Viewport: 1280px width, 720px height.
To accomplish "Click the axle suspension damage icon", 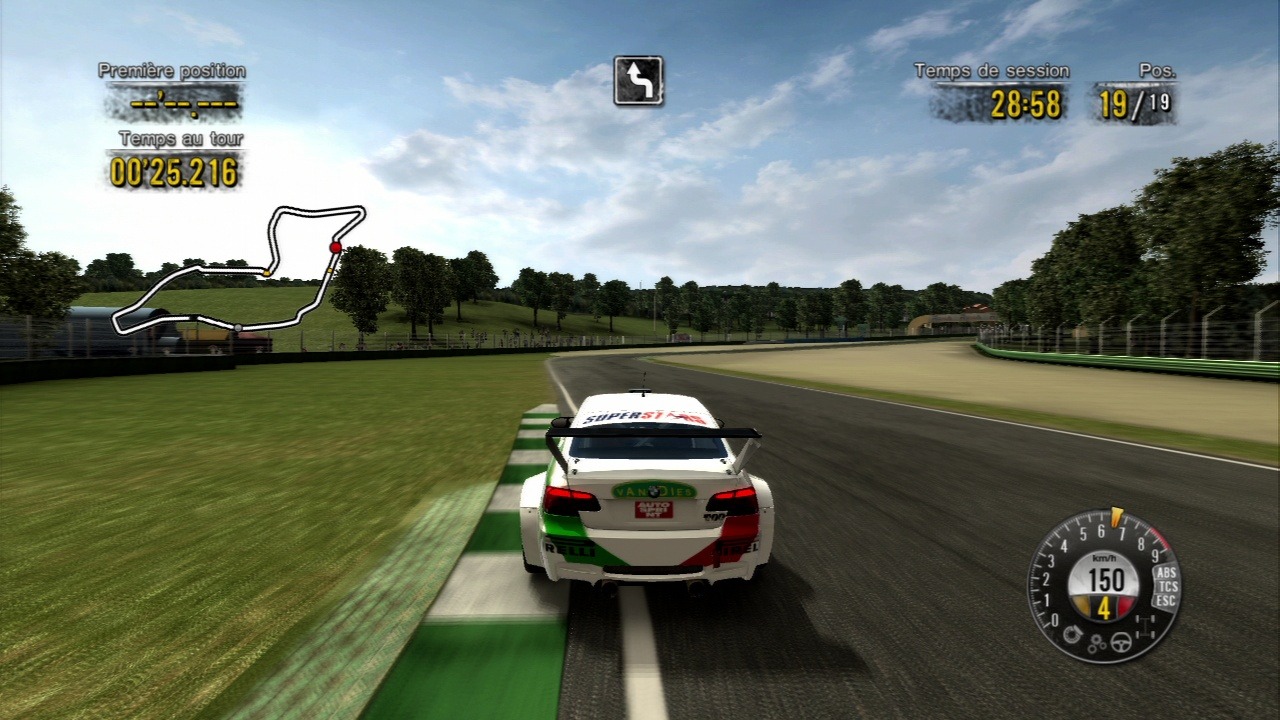I will click(x=1145, y=628).
